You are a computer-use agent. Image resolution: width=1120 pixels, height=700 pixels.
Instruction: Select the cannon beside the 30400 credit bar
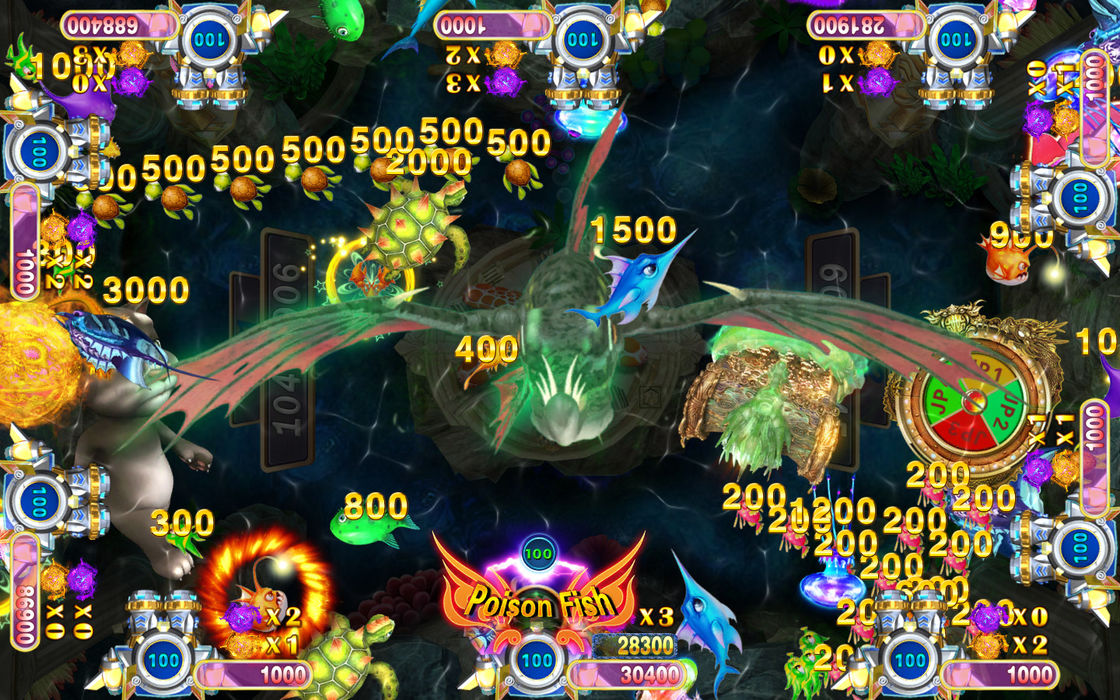click(x=537, y=660)
